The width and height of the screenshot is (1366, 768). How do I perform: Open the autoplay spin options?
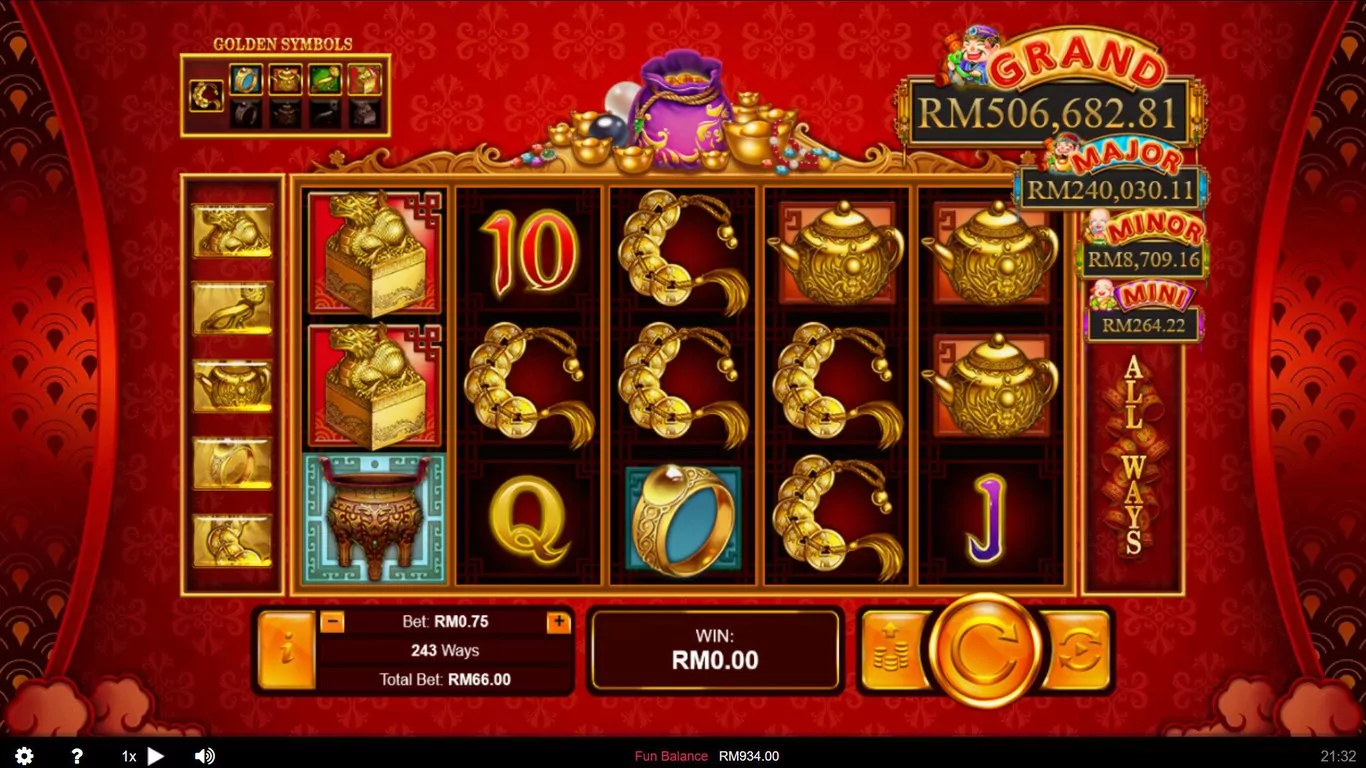[x=1077, y=651]
